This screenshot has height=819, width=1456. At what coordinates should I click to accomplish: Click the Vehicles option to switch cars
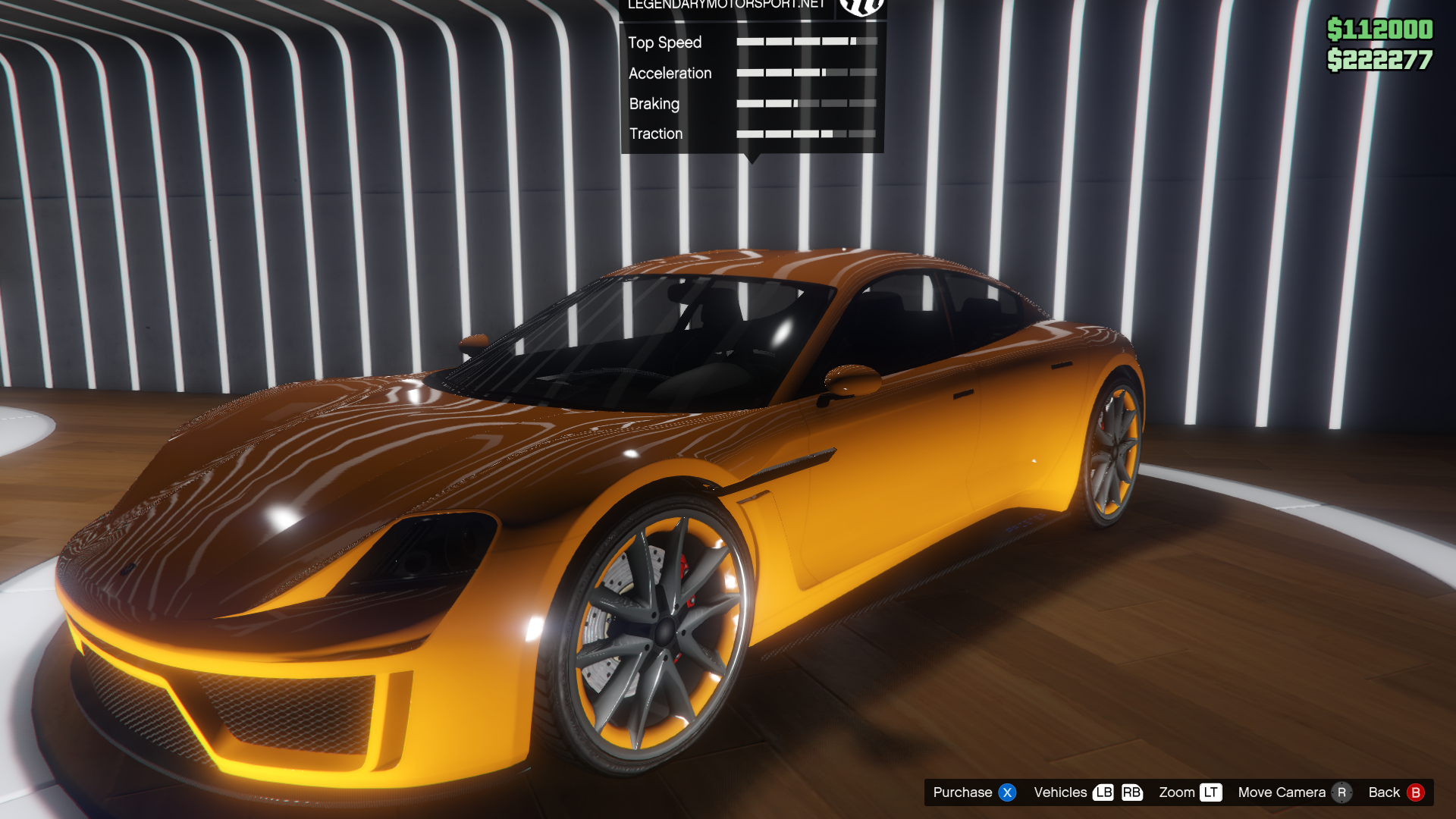[1060, 792]
